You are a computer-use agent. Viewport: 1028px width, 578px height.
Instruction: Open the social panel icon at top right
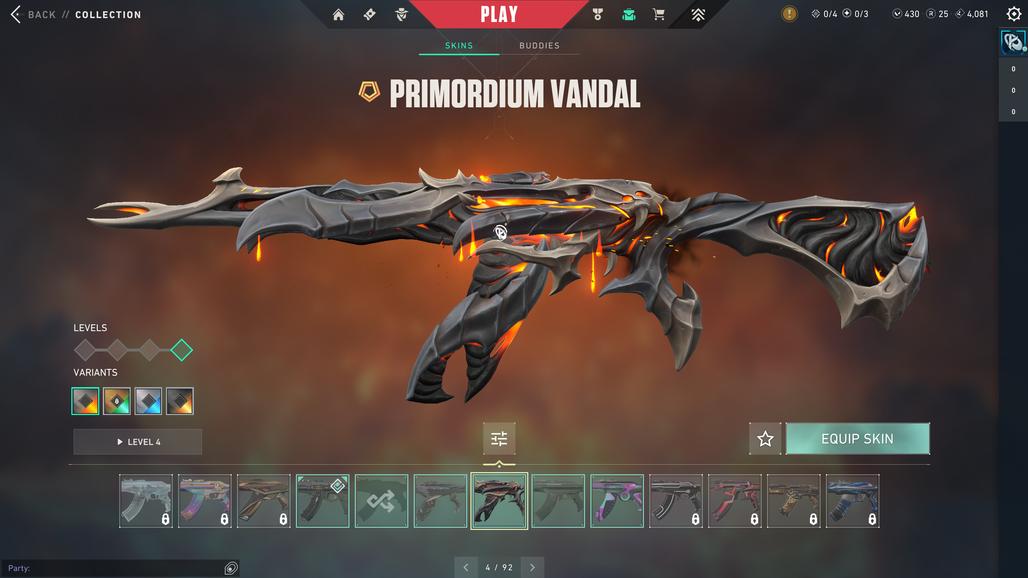pos(1012,42)
